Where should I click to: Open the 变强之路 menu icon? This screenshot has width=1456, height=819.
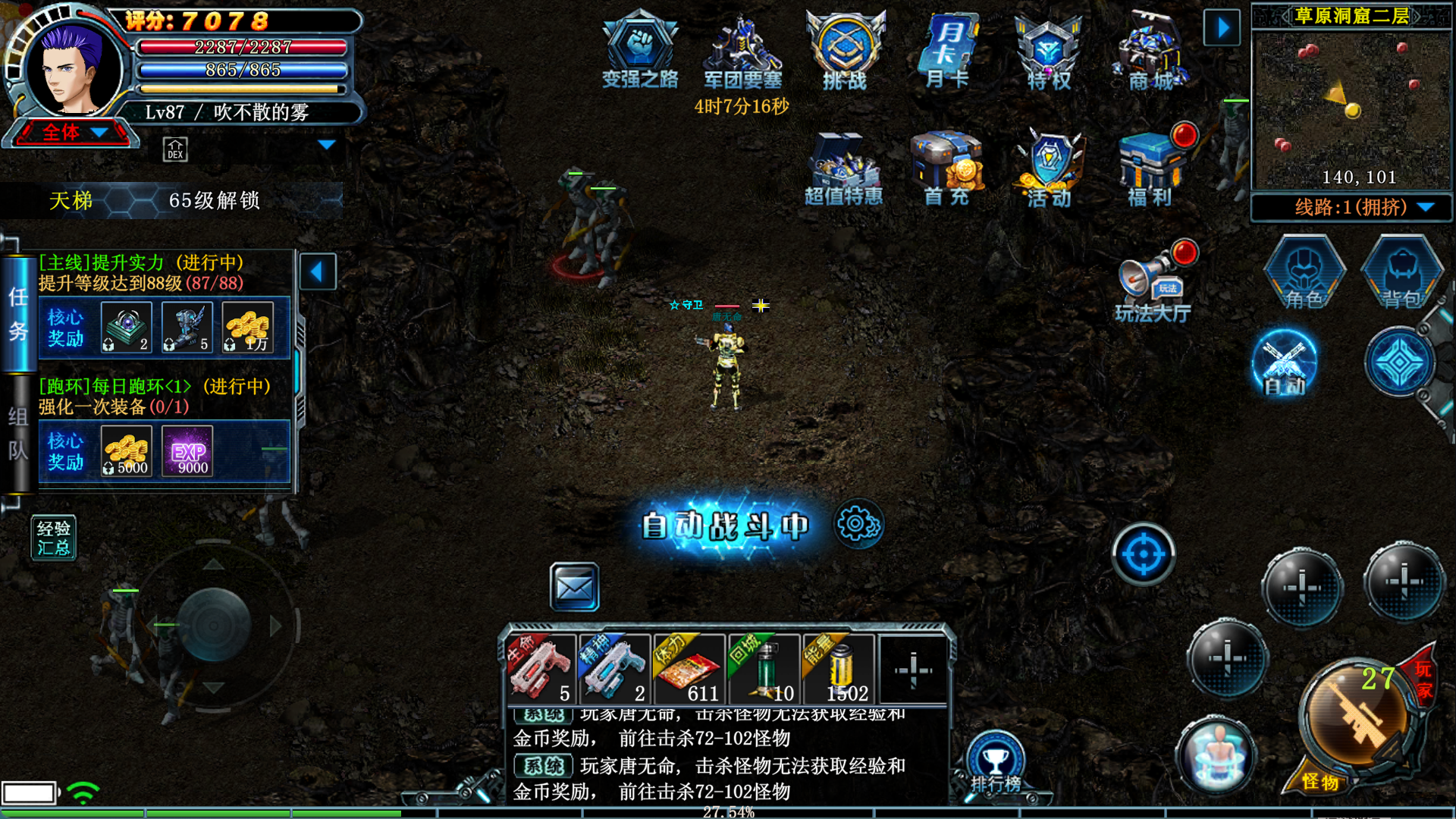coord(639,49)
